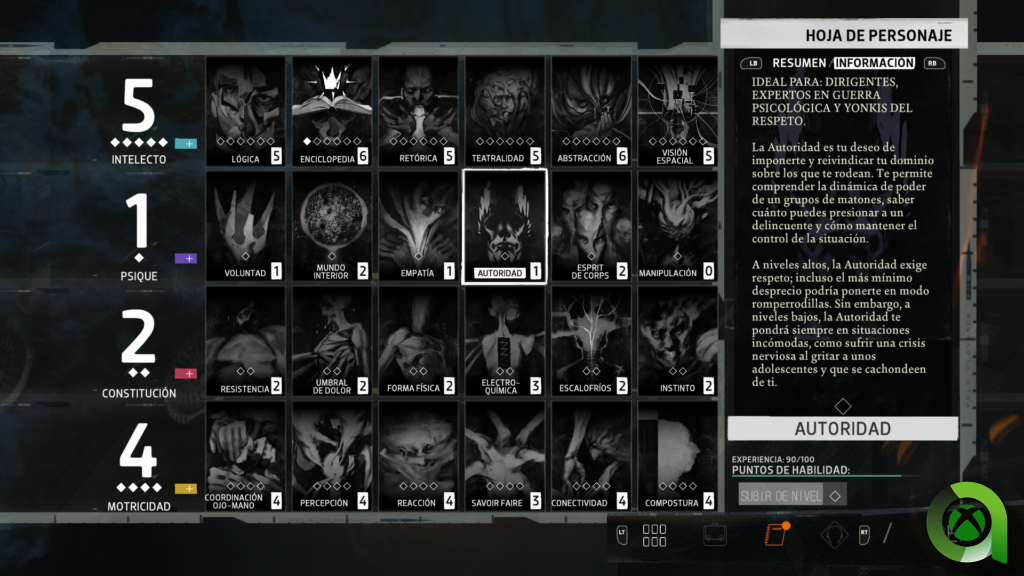Switch to the Resumen tab
The image size is (1024, 576).
click(798, 63)
